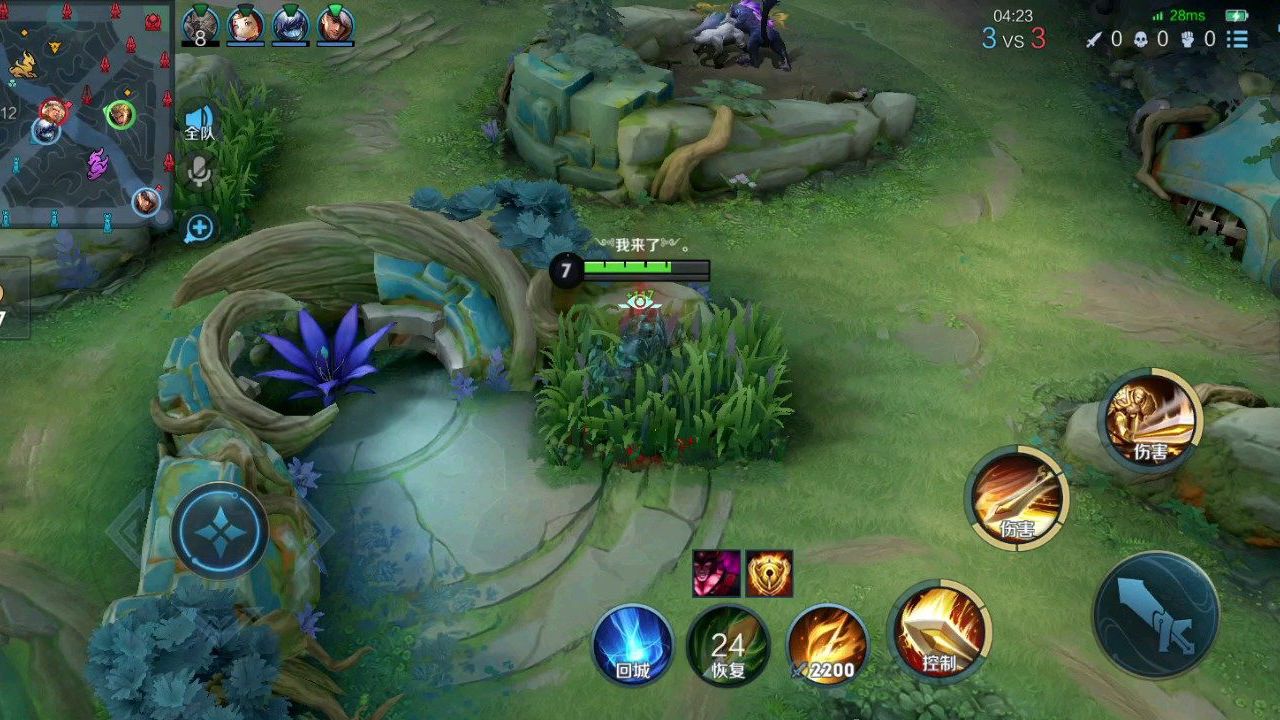The width and height of the screenshot is (1280, 720).
Task: Open the scoreboard list icon
Action: (1238, 39)
